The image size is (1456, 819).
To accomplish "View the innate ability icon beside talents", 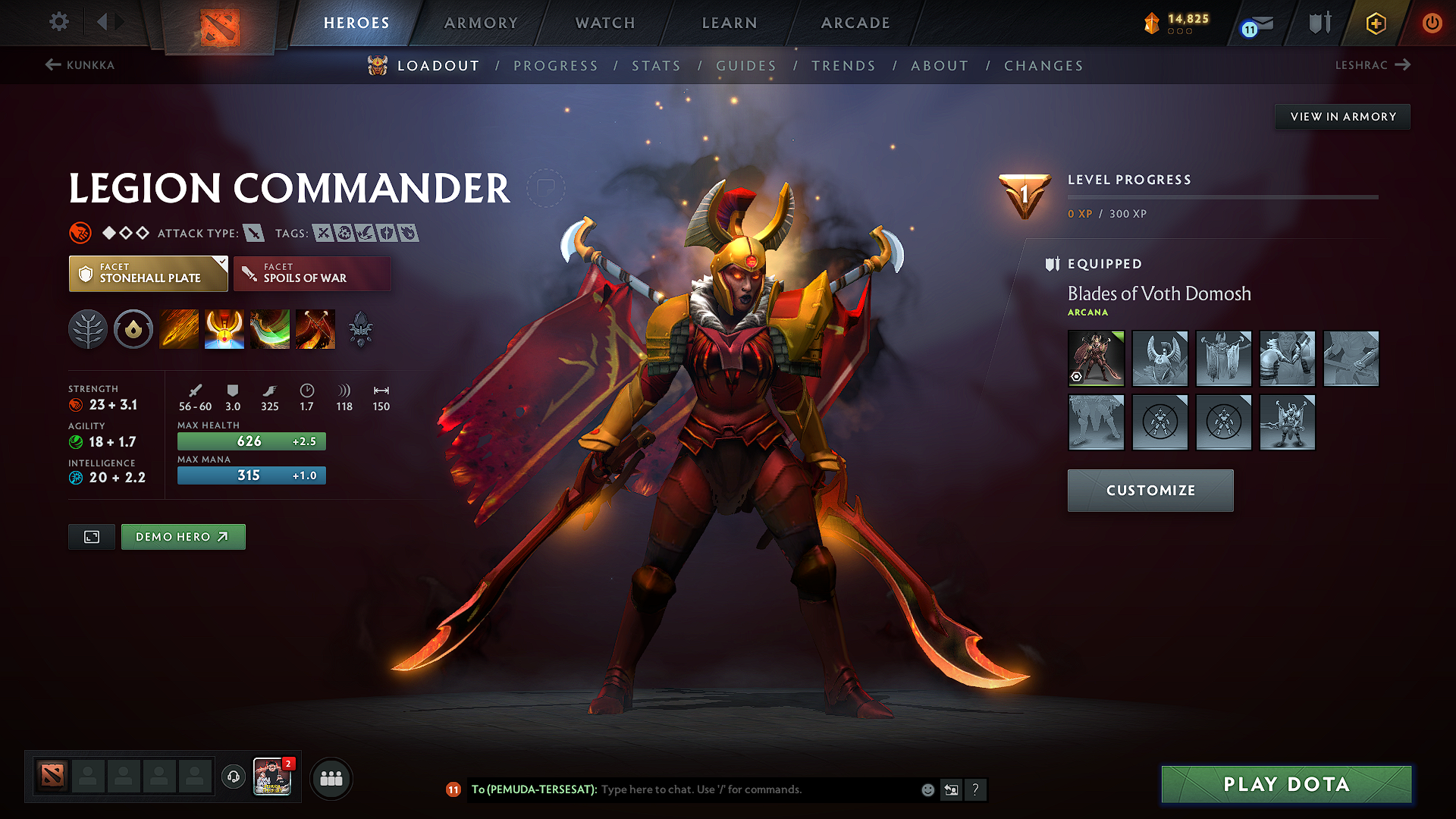I will 133,328.
